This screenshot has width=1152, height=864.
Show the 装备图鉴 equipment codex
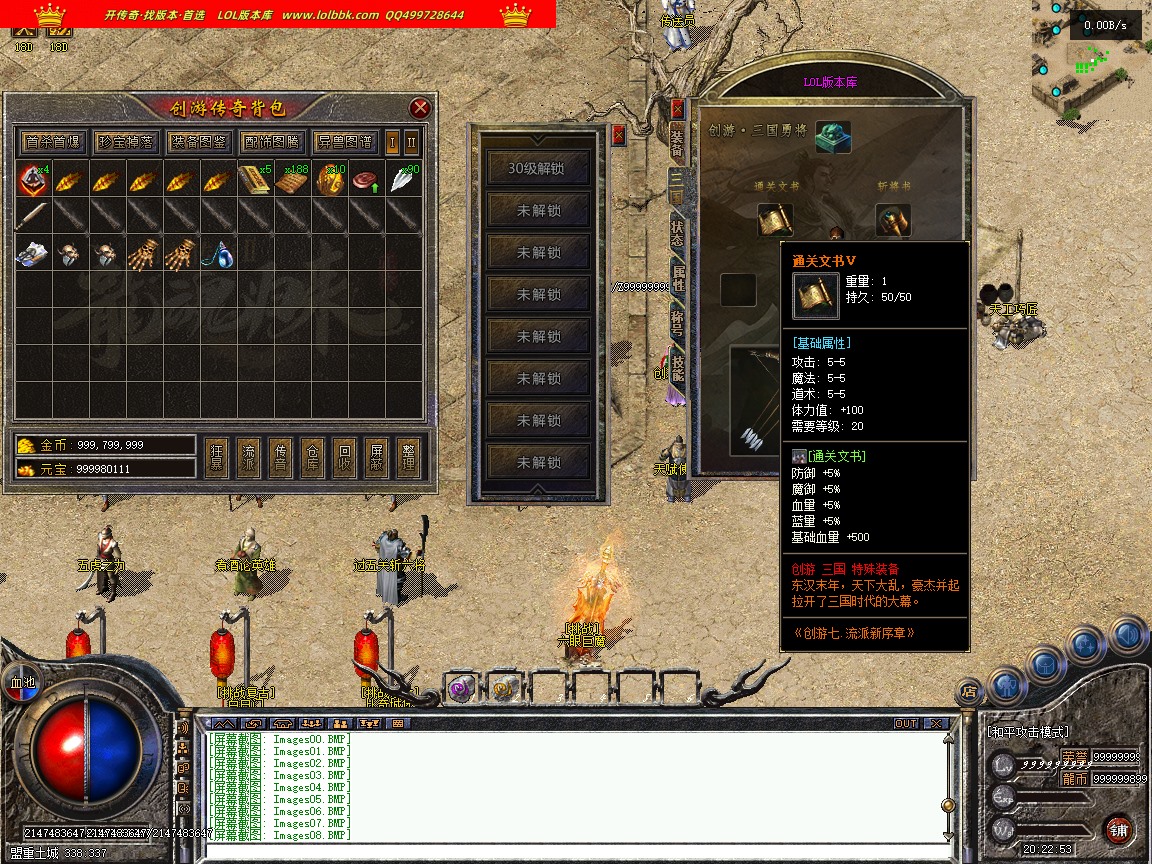click(x=198, y=142)
